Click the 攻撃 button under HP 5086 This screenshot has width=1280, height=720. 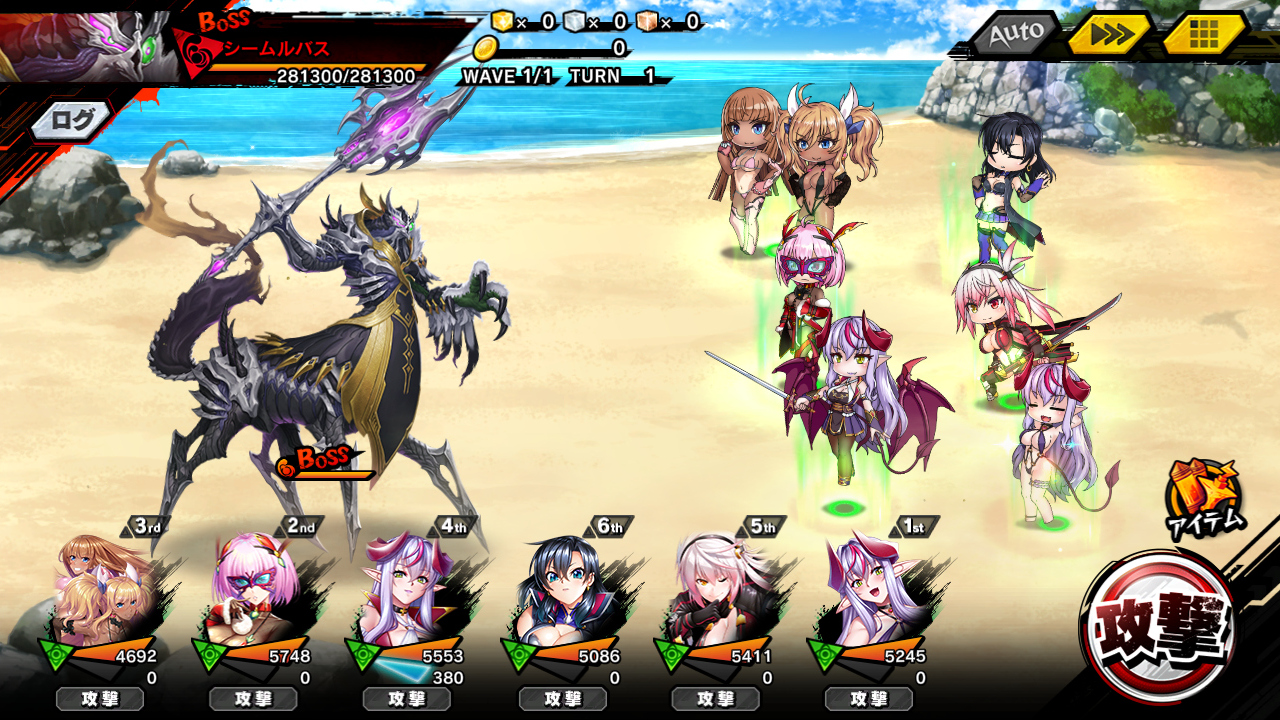point(562,699)
